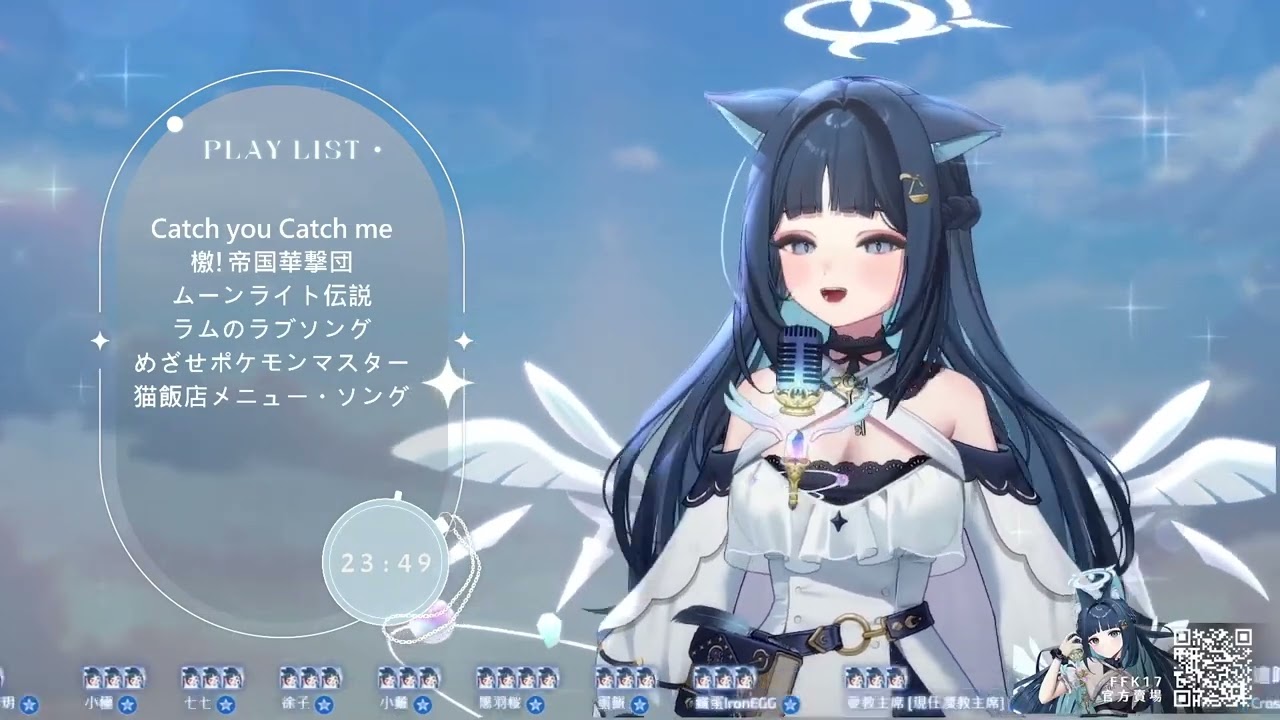Choose the めざせポケモンマスター playlist entry

click(271, 362)
